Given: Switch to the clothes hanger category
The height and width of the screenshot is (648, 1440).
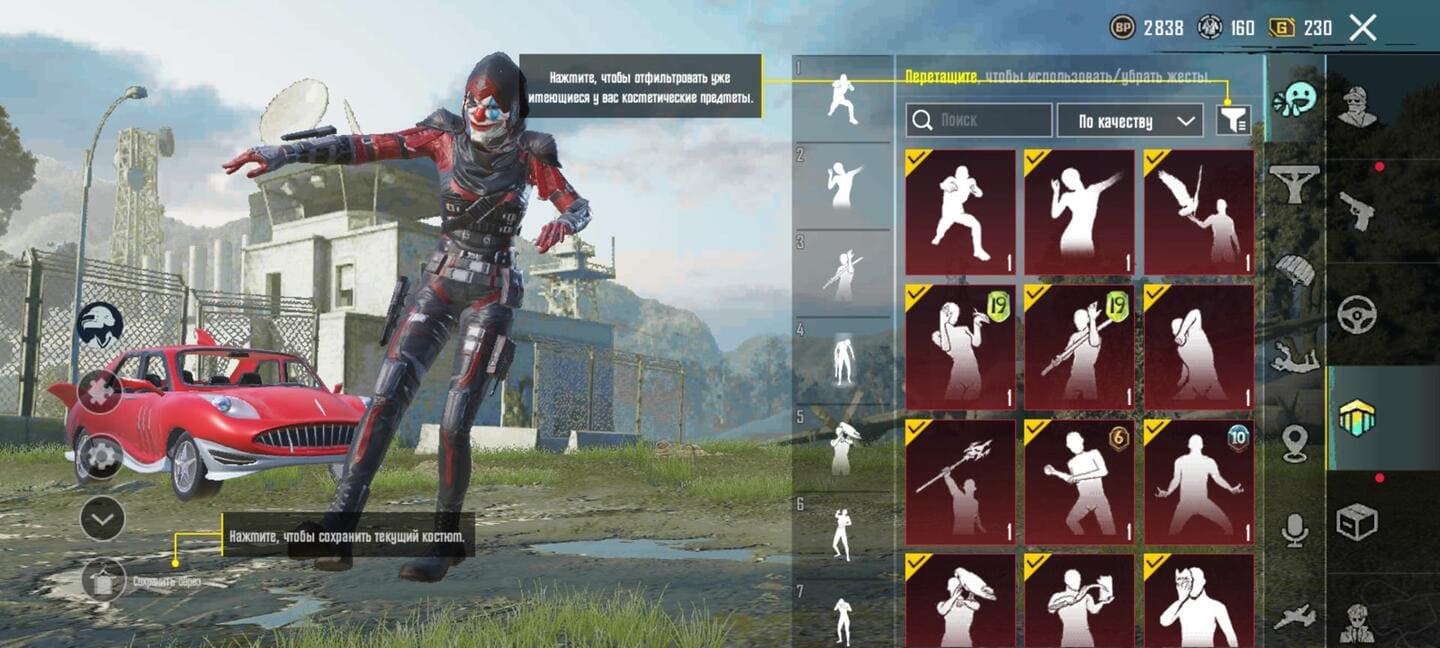Looking at the screenshot, I should click(x=1295, y=184).
